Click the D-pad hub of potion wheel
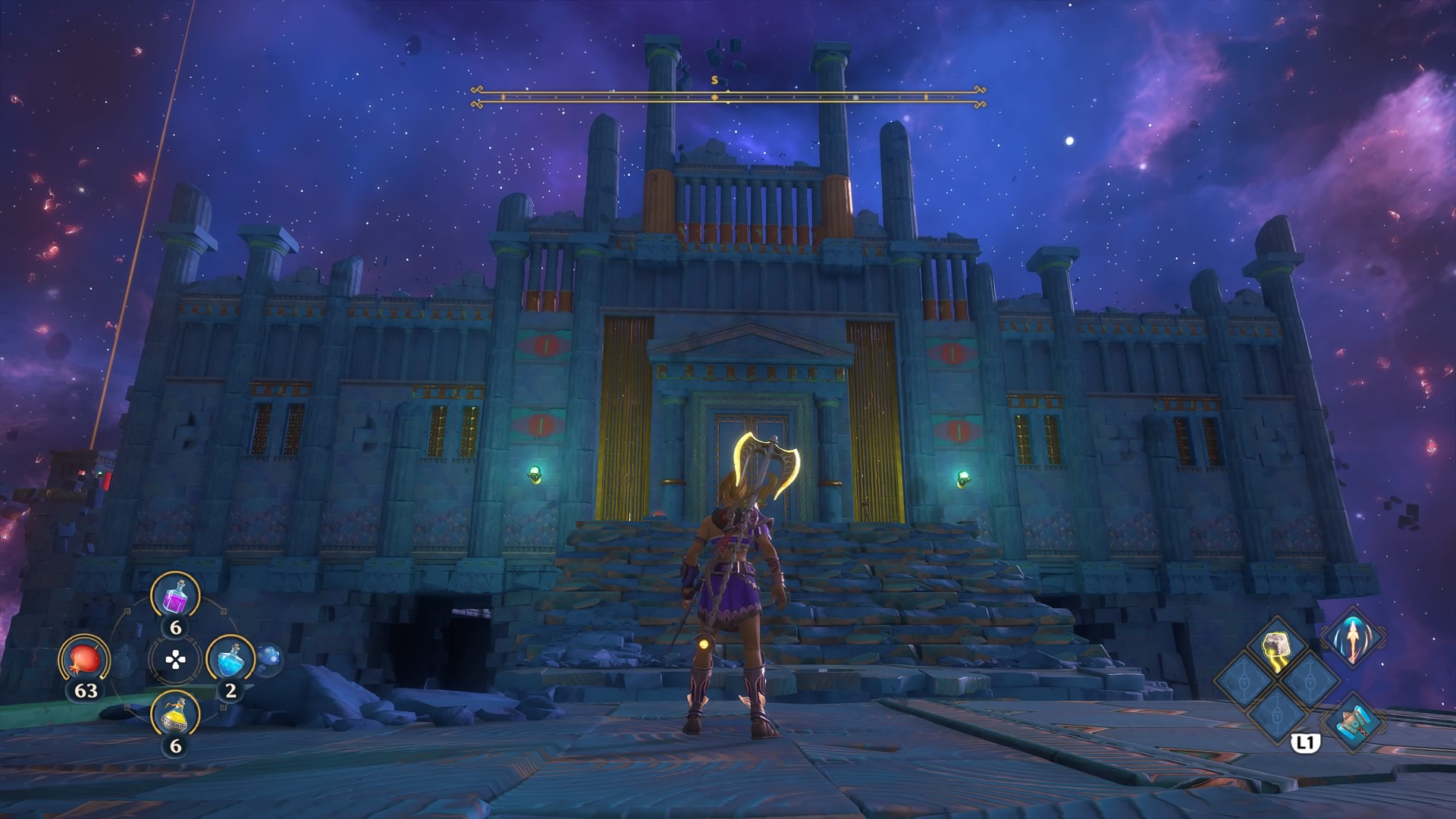Image resolution: width=1456 pixels, height=819 pixels. click(x=175, y=661)
